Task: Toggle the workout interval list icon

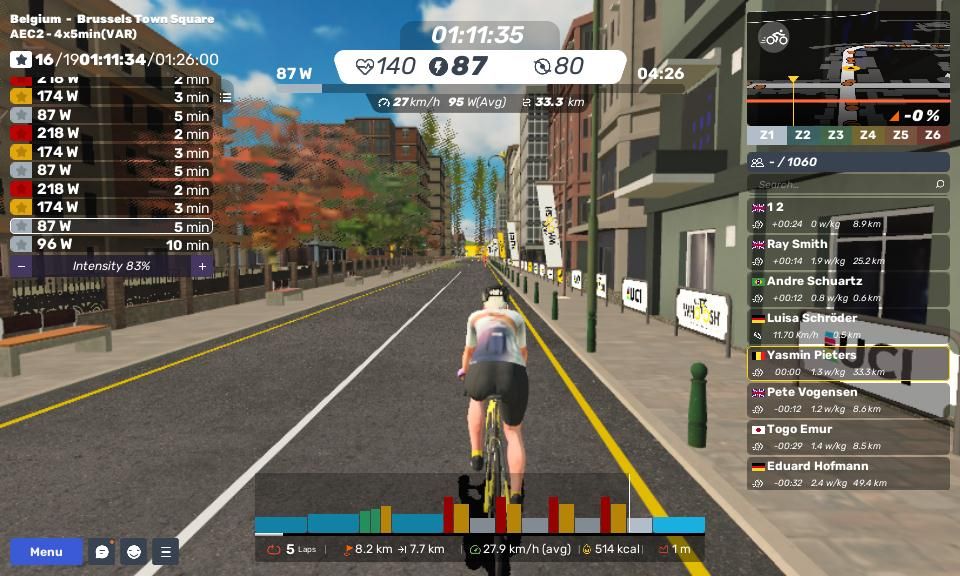Action: click(x=226, y=97)
